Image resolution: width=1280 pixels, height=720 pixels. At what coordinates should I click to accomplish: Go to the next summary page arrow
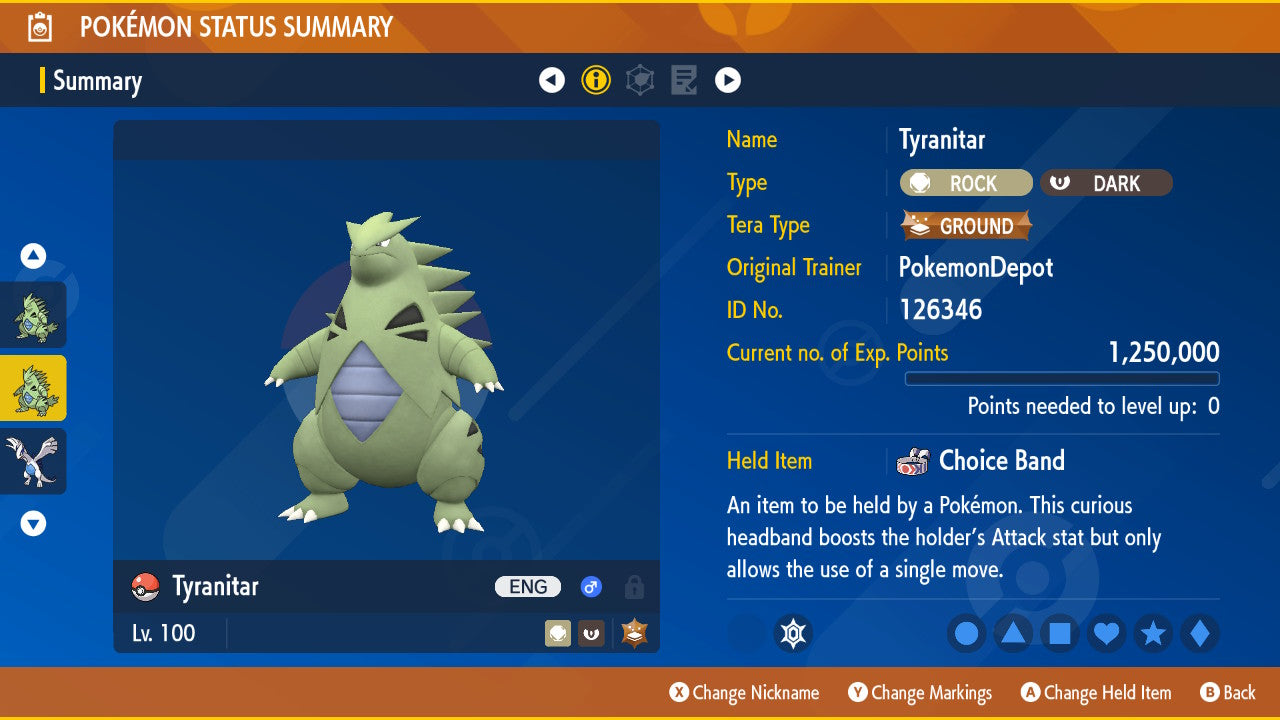click(728, 80)
